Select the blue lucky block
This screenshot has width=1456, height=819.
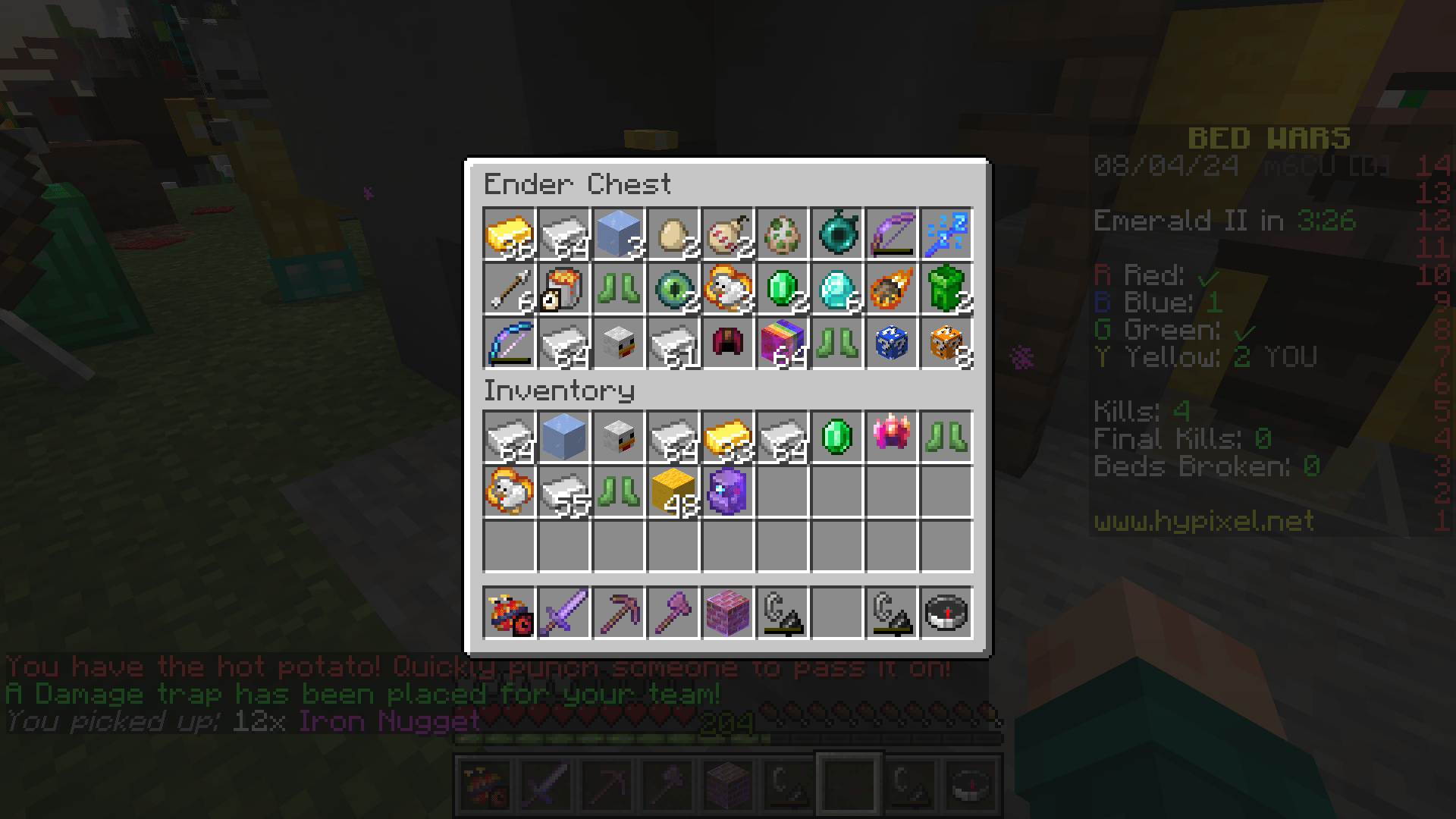[x=892, y=344]
